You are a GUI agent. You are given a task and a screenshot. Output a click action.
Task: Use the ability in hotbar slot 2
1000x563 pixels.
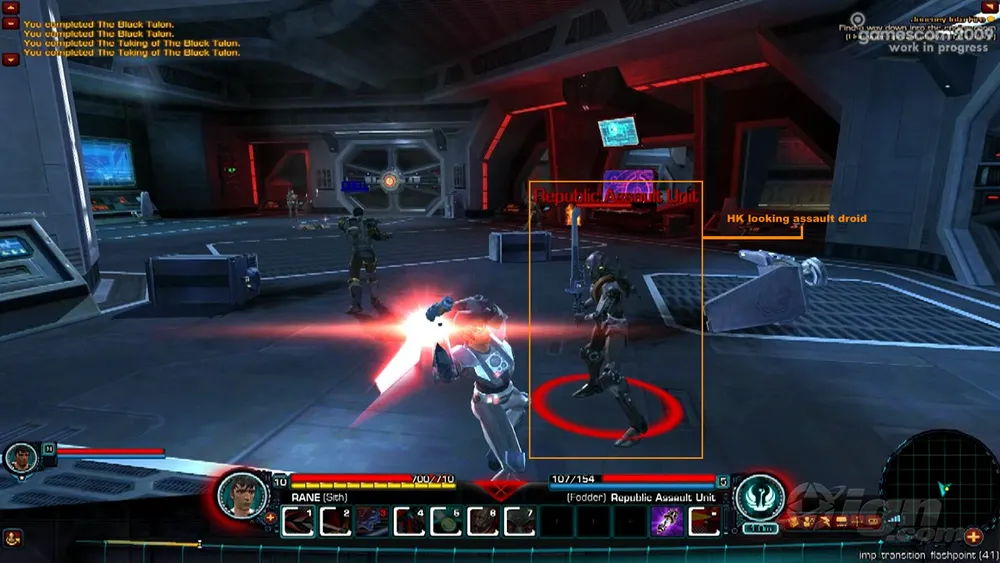(x=335, y=521)
